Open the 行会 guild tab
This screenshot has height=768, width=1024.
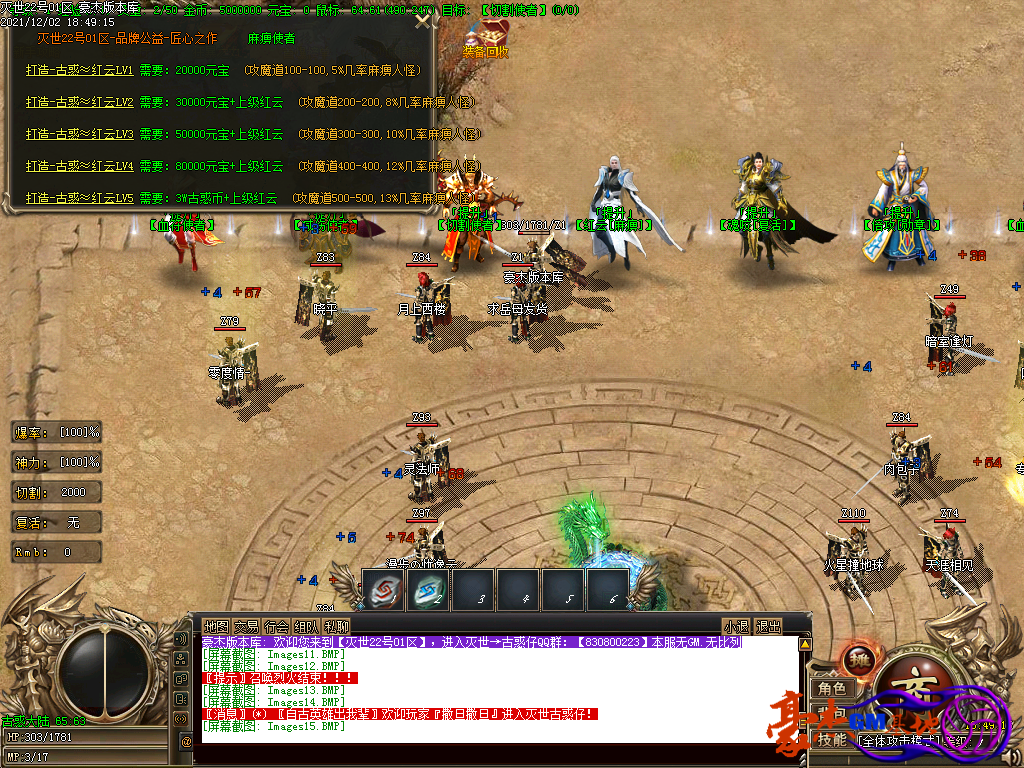(x=276, y=626)
